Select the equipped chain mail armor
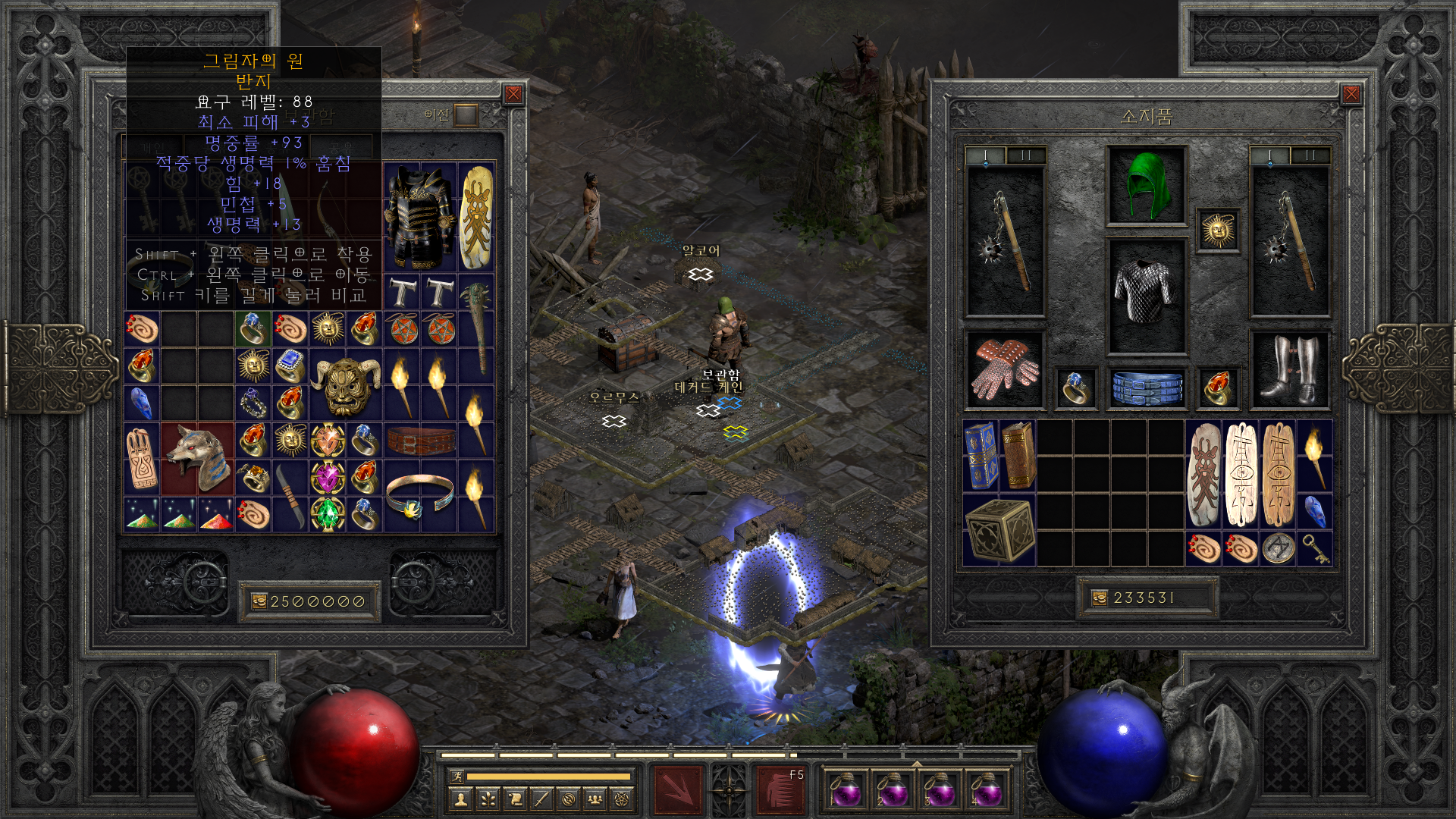Image resolution: width=1456 pixels, height=819 pixels. point(1146,294)
